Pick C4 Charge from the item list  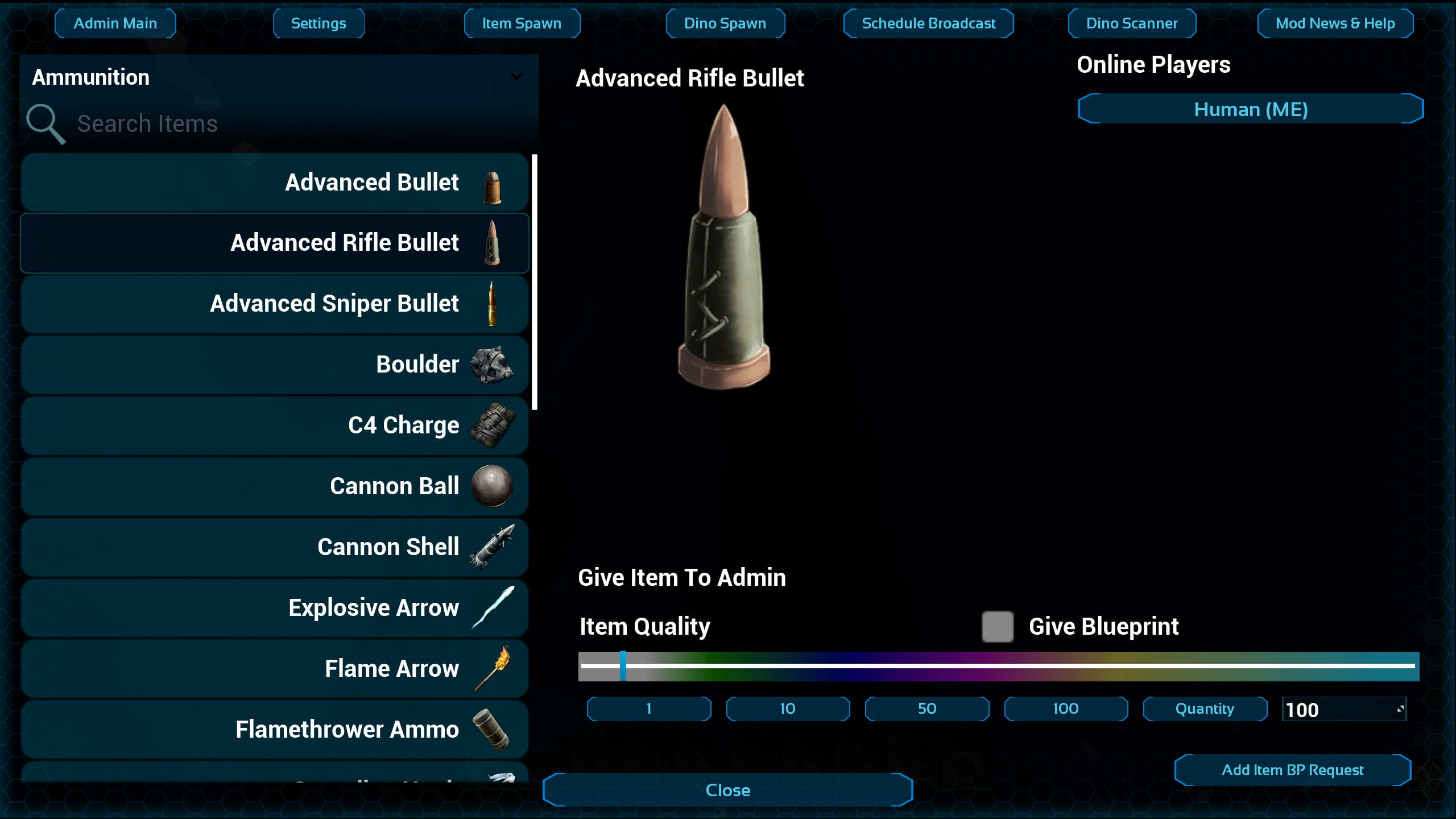(x=275, y=425)
